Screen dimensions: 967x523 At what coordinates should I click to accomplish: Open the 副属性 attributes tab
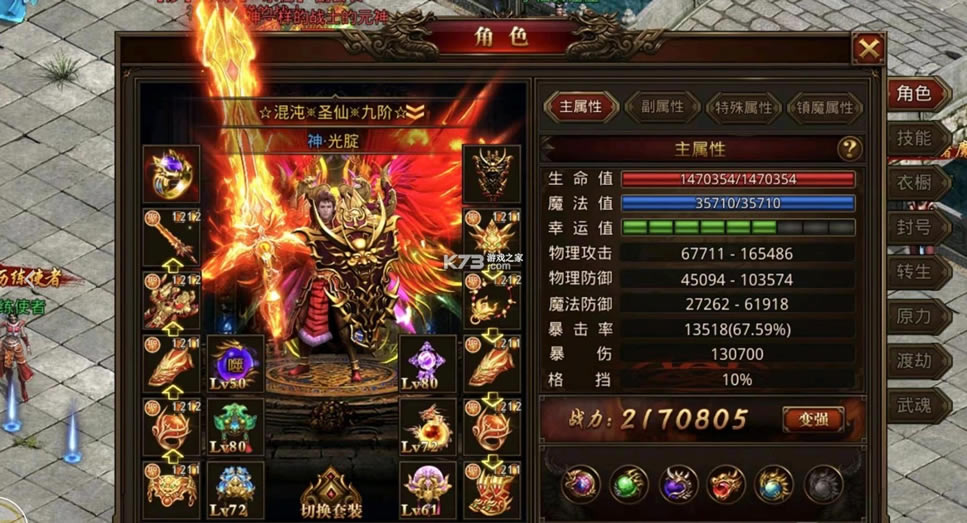661,106
